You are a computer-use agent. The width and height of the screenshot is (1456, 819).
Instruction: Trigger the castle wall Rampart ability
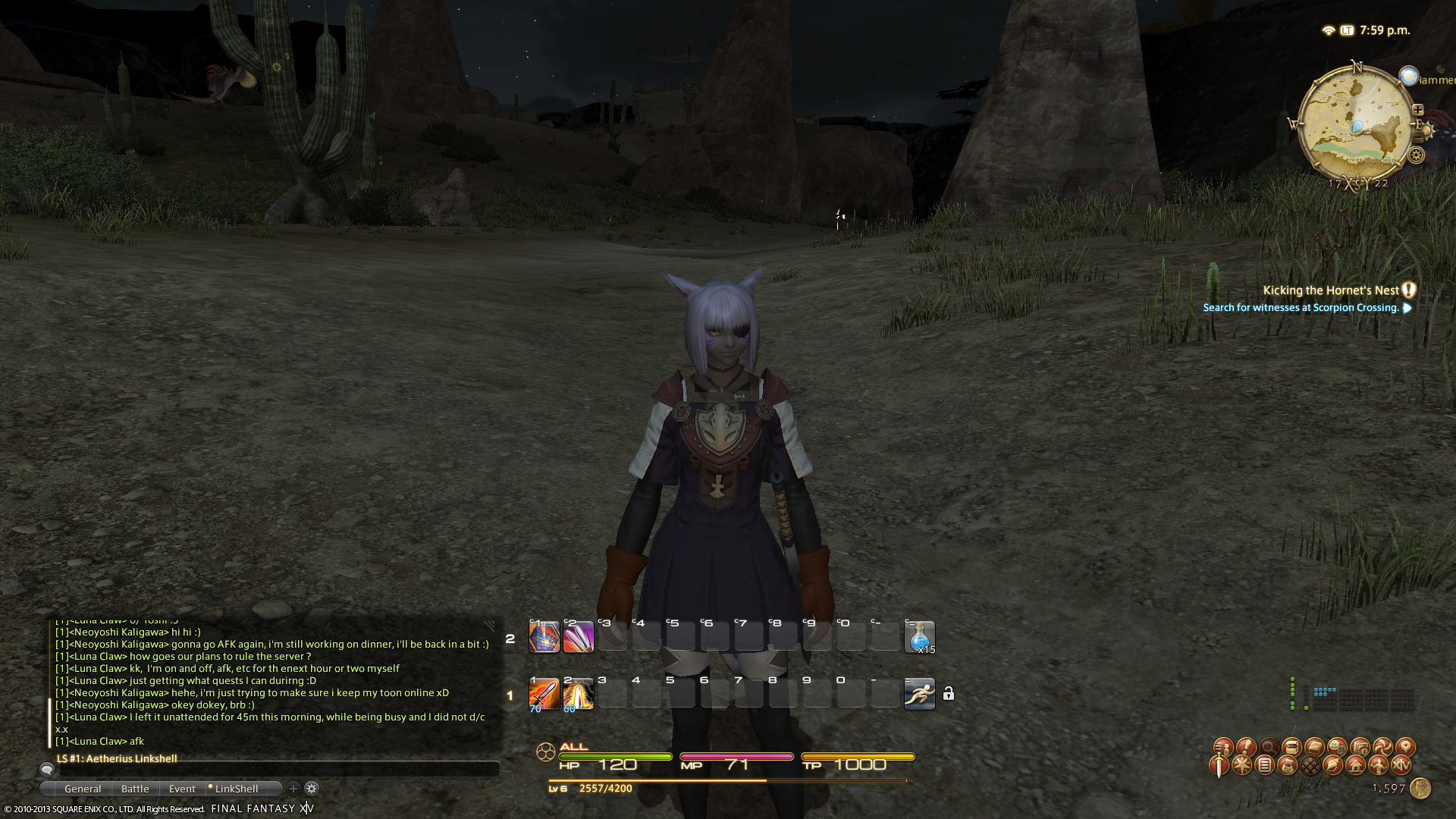click(544, 637)
